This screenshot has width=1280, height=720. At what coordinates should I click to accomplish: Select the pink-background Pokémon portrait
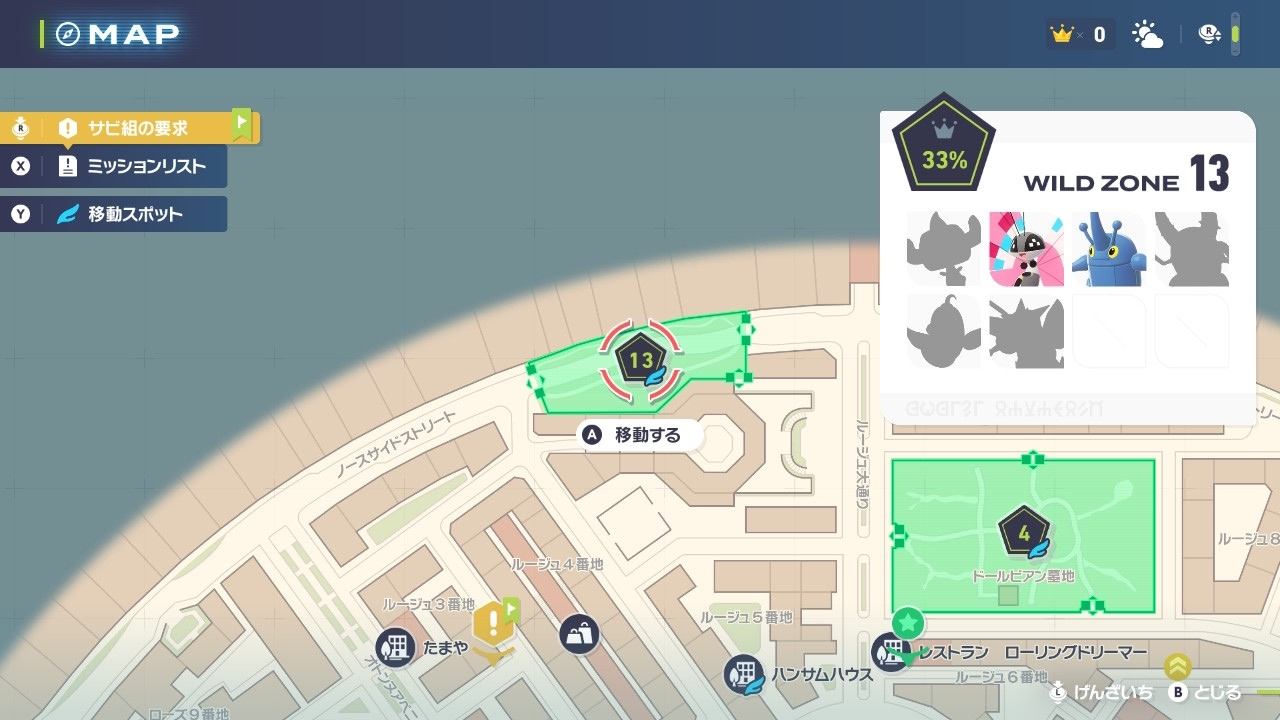click(x=1026, y=249)
